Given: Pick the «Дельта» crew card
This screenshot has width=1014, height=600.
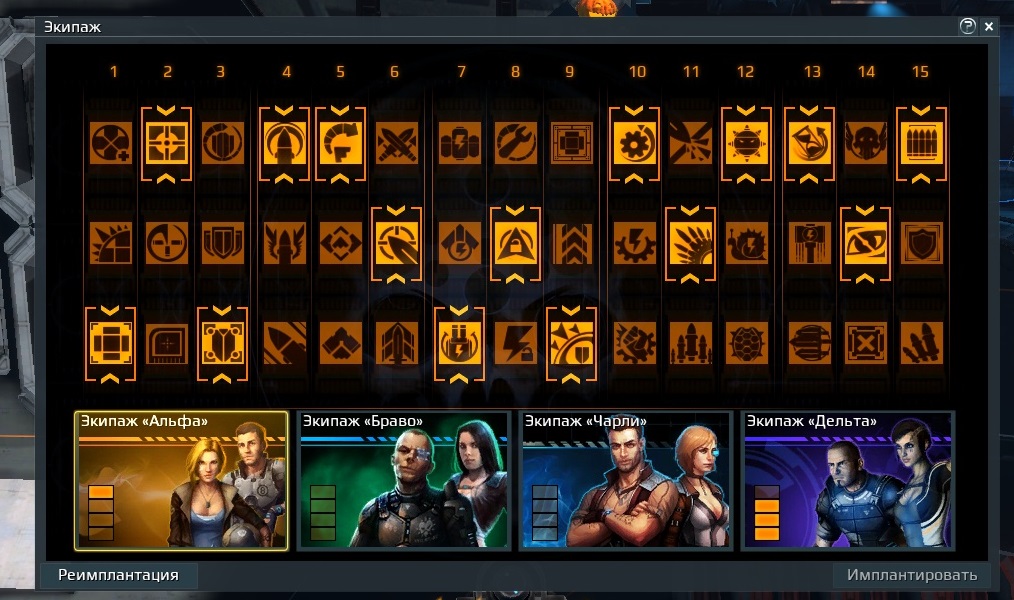Looking at the screenshot, I should point(847,481).
